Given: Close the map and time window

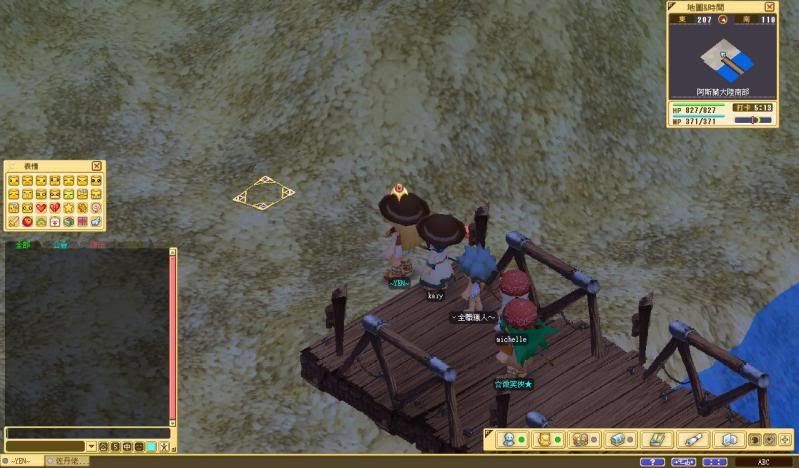Looking at the screenshot, I should pyautogui.click(x=770, y=6).
